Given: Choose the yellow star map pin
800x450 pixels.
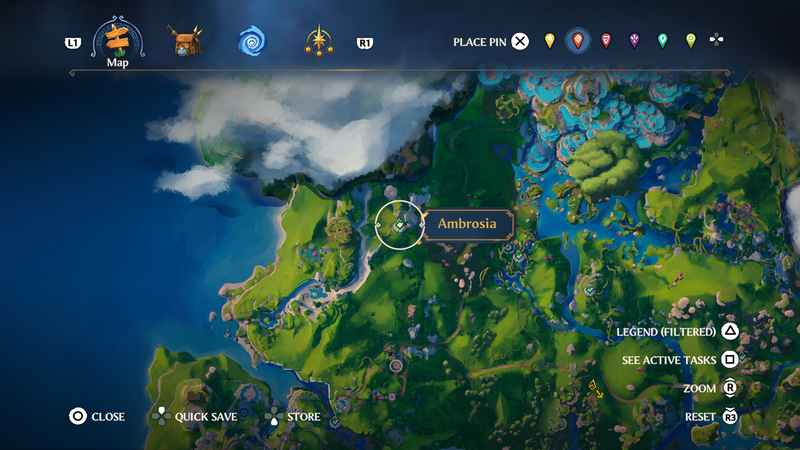Looking at the screenshot, I should pyautogui.click(x=549, y=41).
